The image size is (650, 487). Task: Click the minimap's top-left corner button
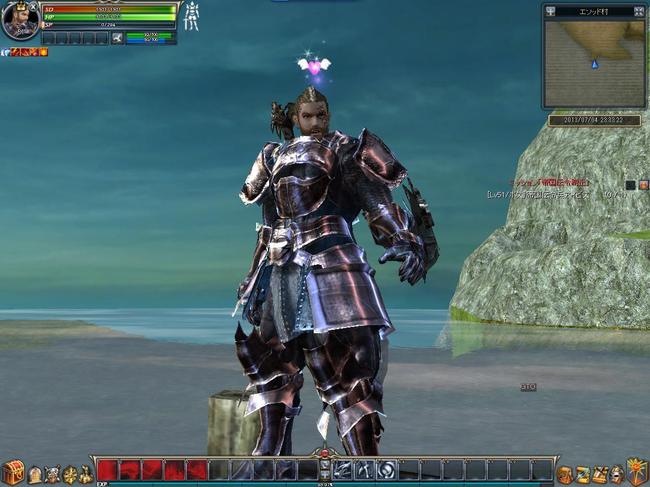click(x=549, y=11)
